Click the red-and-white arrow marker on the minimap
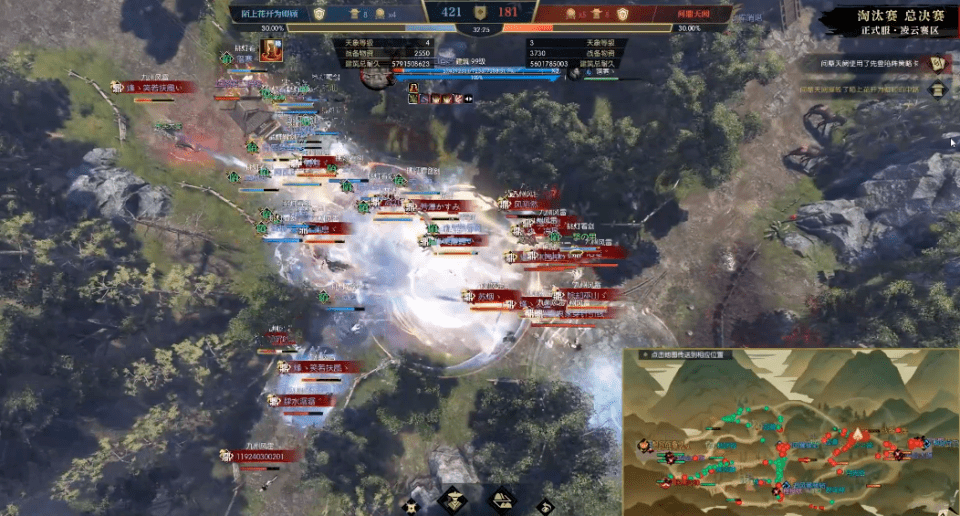 pos(857,434)
